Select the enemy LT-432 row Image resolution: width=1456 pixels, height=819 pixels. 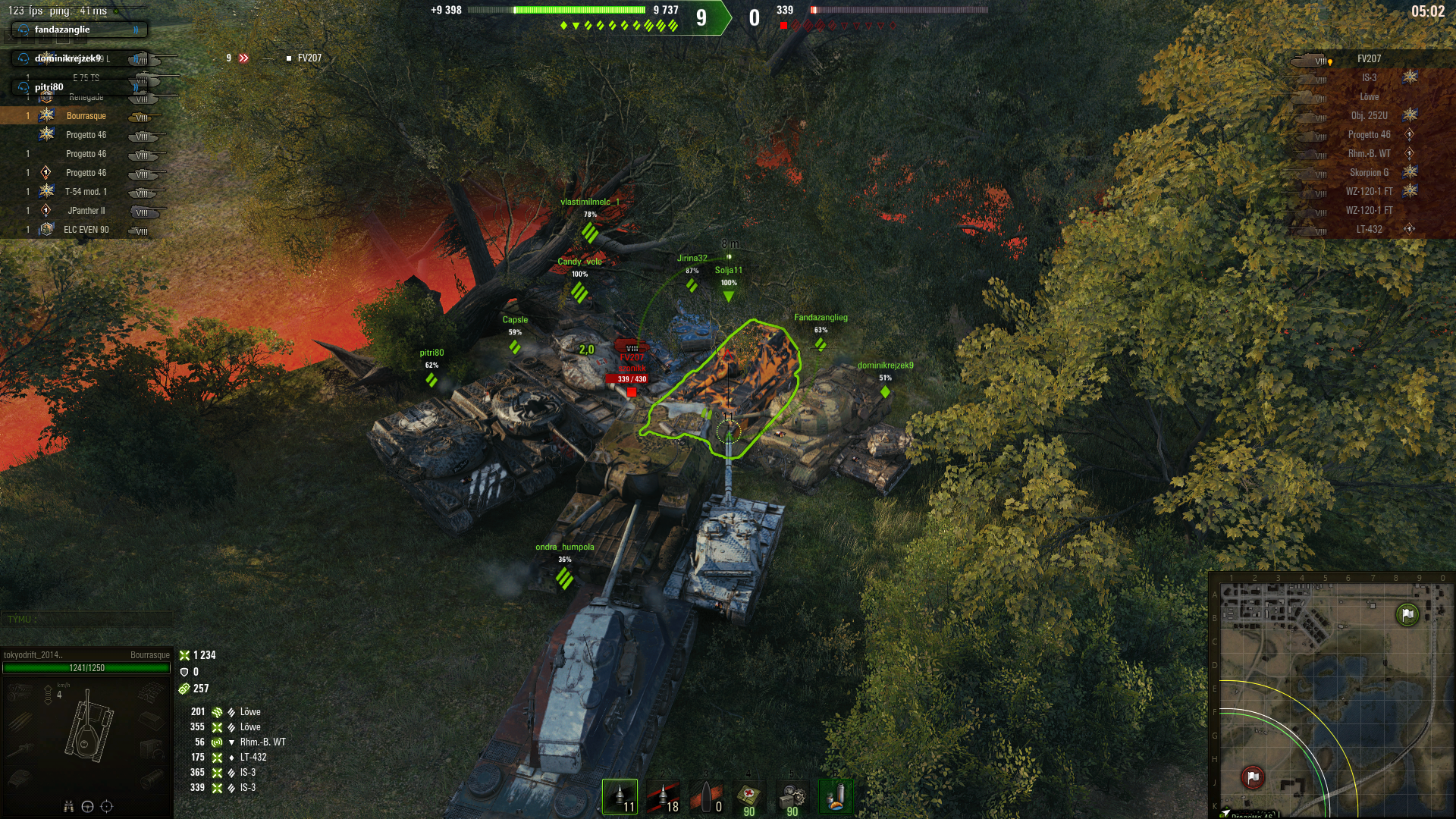point(1369,230)
